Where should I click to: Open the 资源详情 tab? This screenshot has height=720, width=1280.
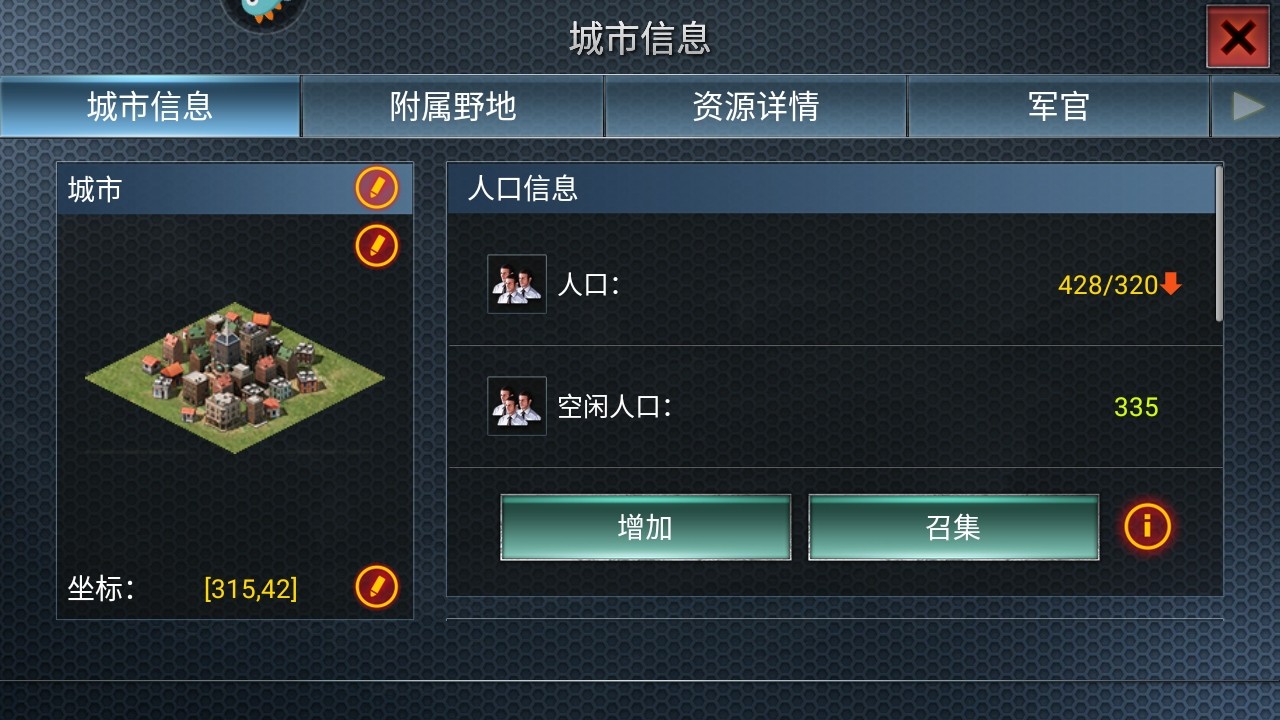[756, 107]
